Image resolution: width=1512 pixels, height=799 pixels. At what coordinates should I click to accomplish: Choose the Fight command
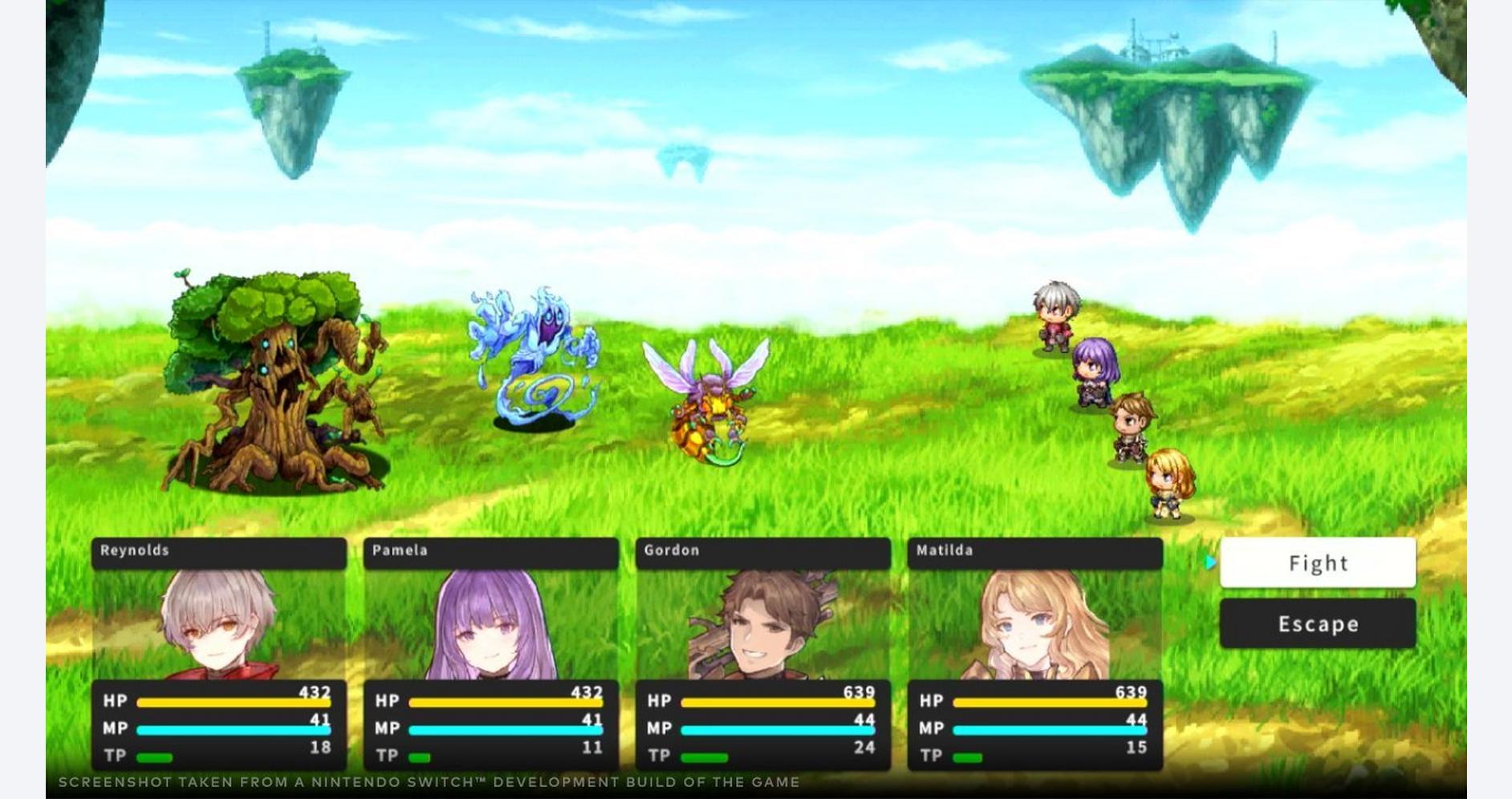(1317, 563)
